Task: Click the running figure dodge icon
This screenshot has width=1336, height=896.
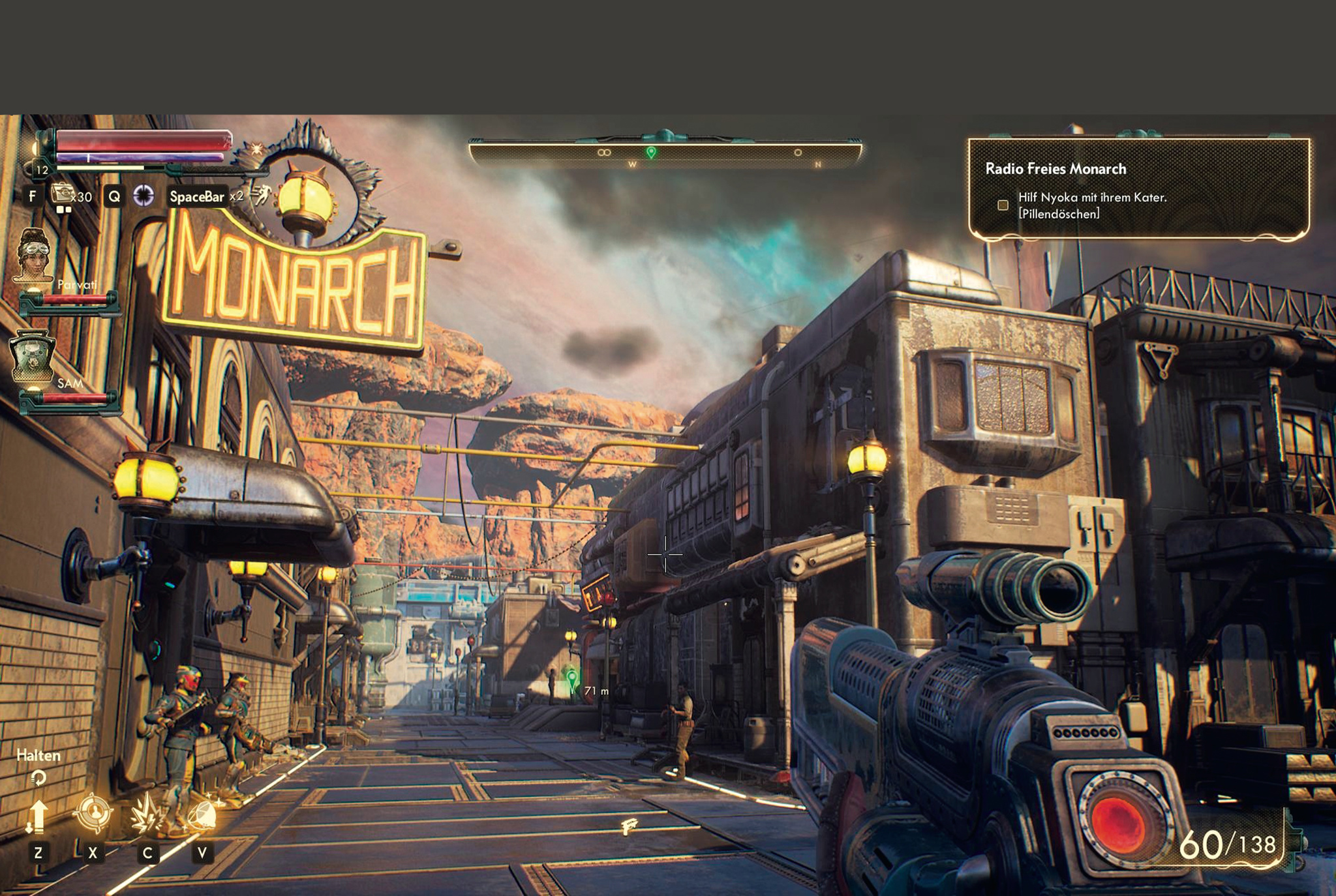Action: [x=262, y=194]
